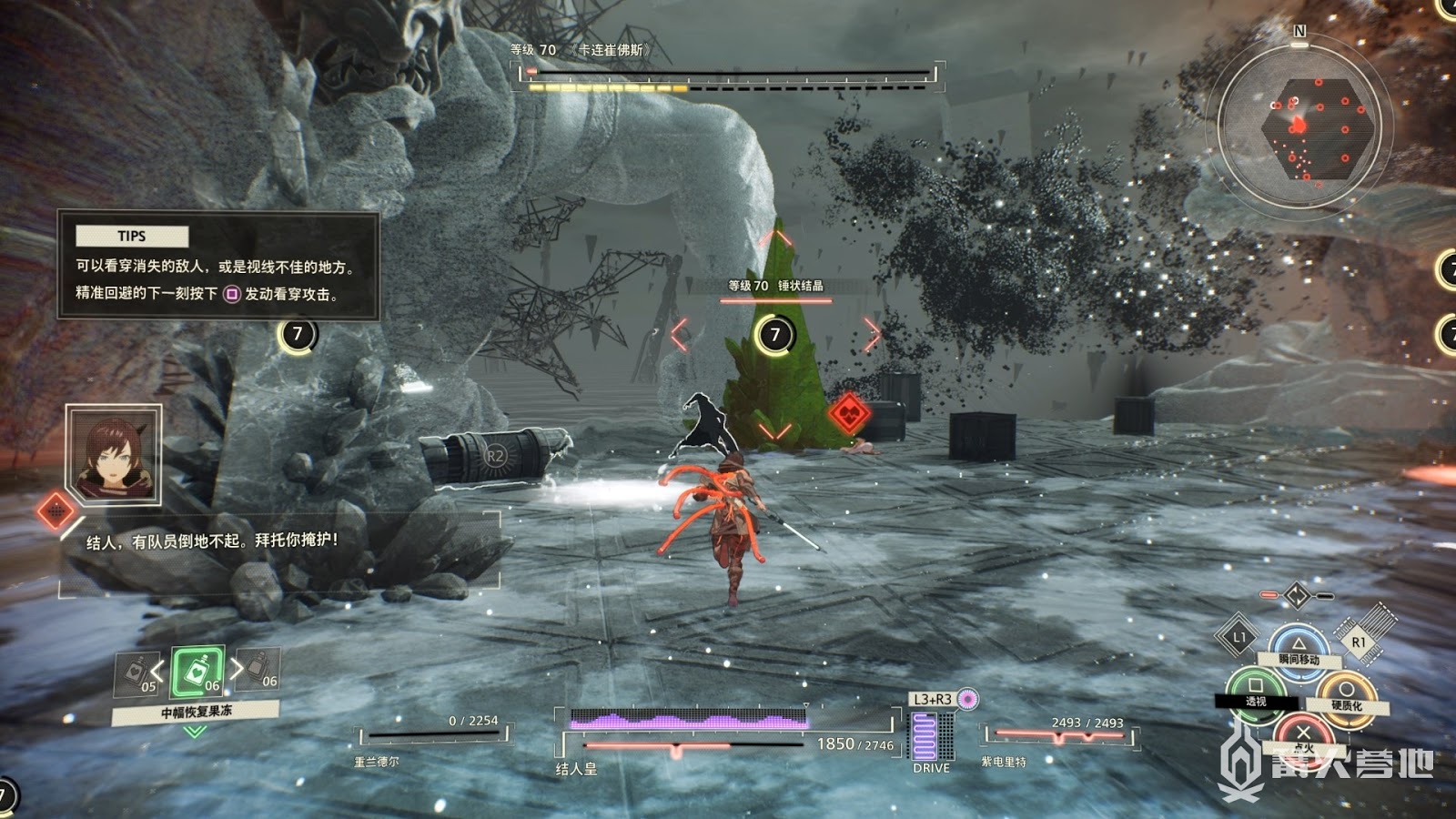Click the SAS palette swap diamond icon
This screenshot has width=1456, height=819.
[1297, 596]
